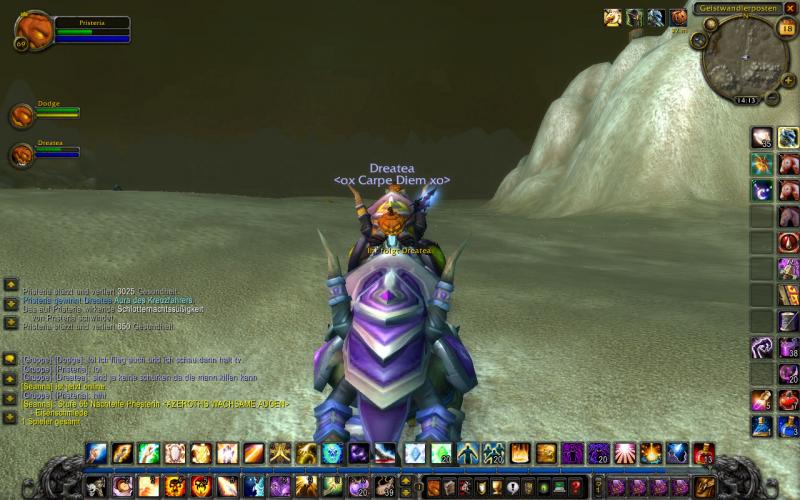Select the Pristeria player portrait

(32, 28)
